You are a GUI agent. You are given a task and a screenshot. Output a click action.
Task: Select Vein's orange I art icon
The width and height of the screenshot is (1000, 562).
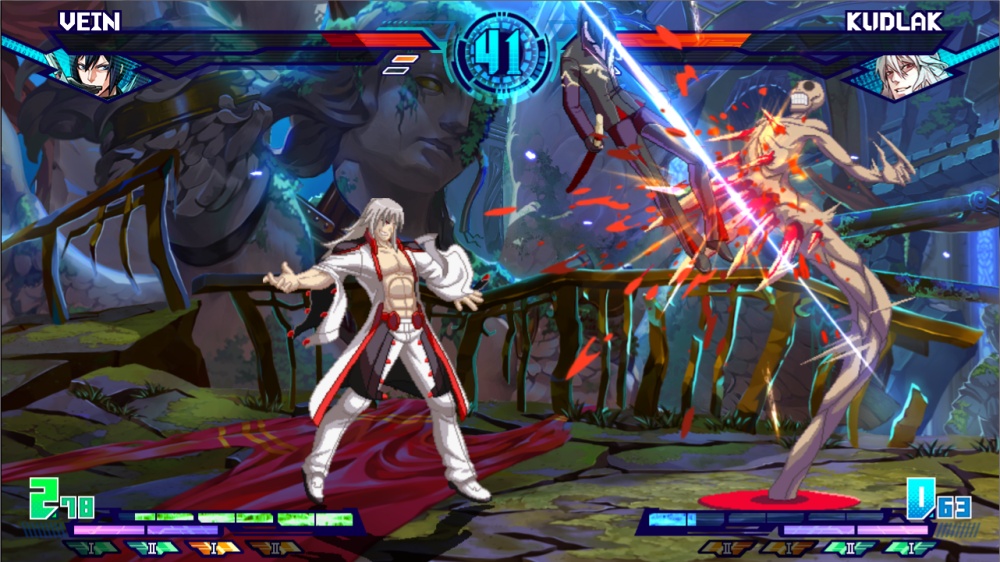coord(212,548)
